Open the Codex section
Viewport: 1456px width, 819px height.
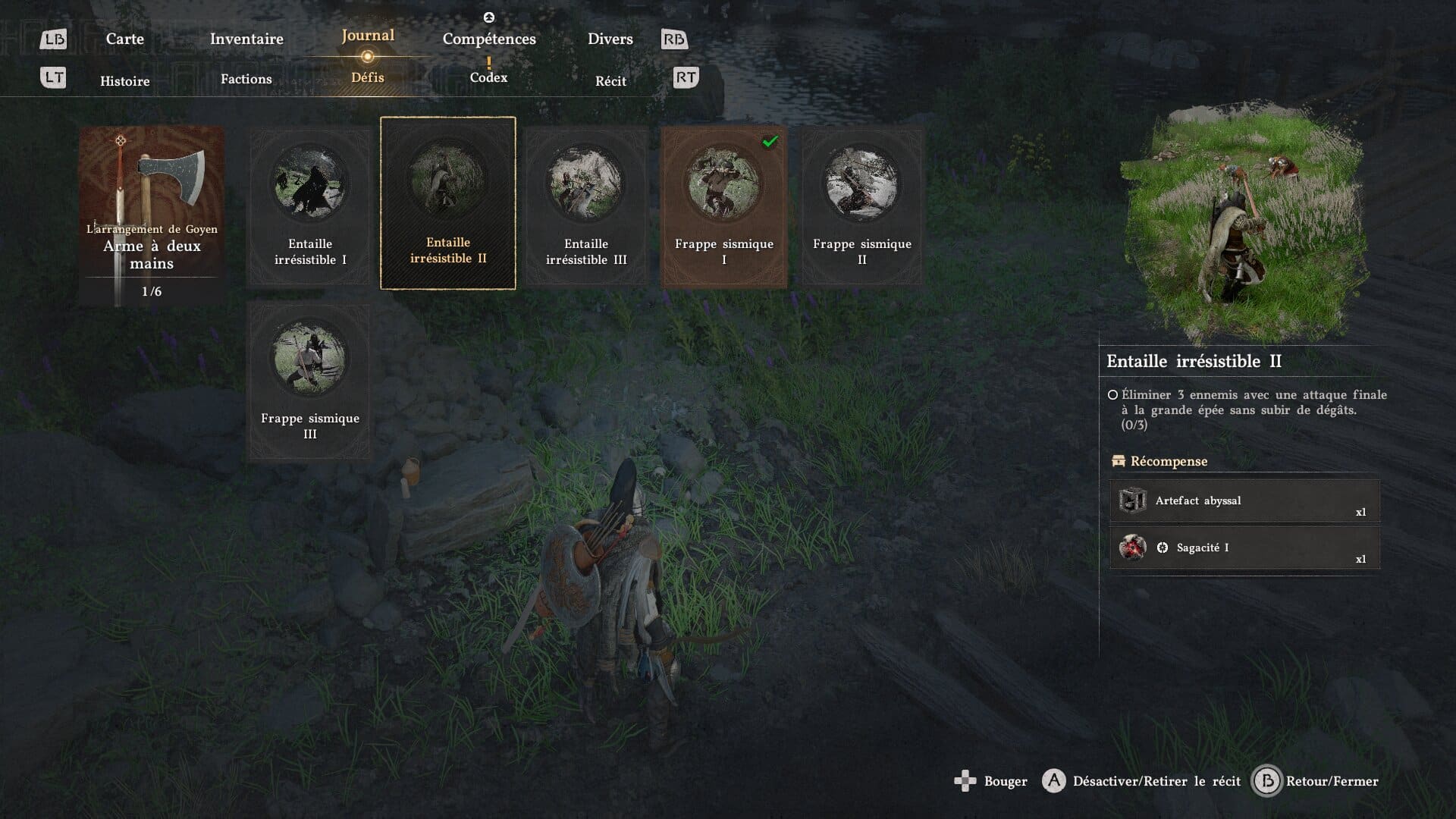click(x=488, y=77)
